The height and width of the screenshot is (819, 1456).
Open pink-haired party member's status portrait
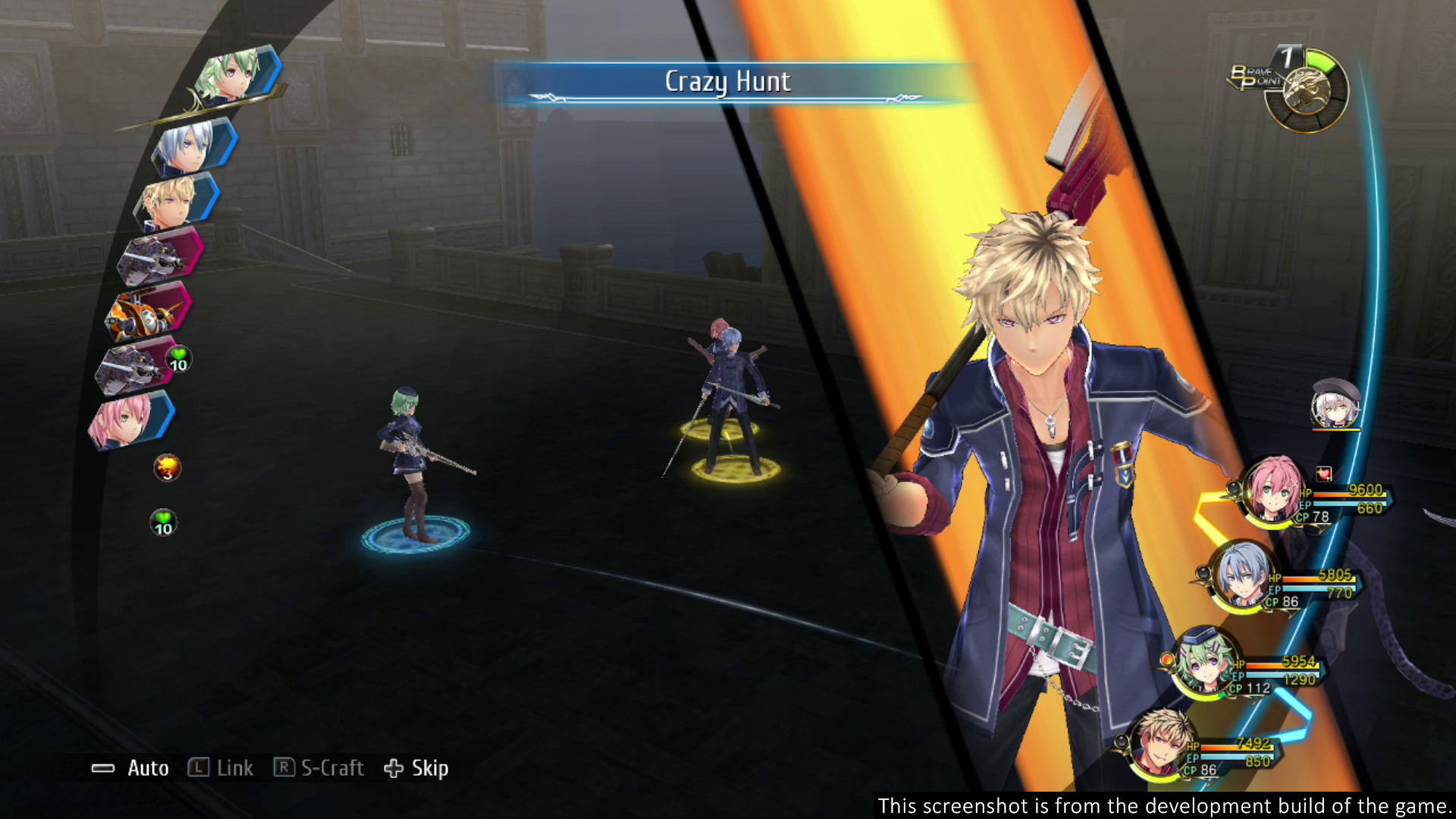(x=1272, y=489)
